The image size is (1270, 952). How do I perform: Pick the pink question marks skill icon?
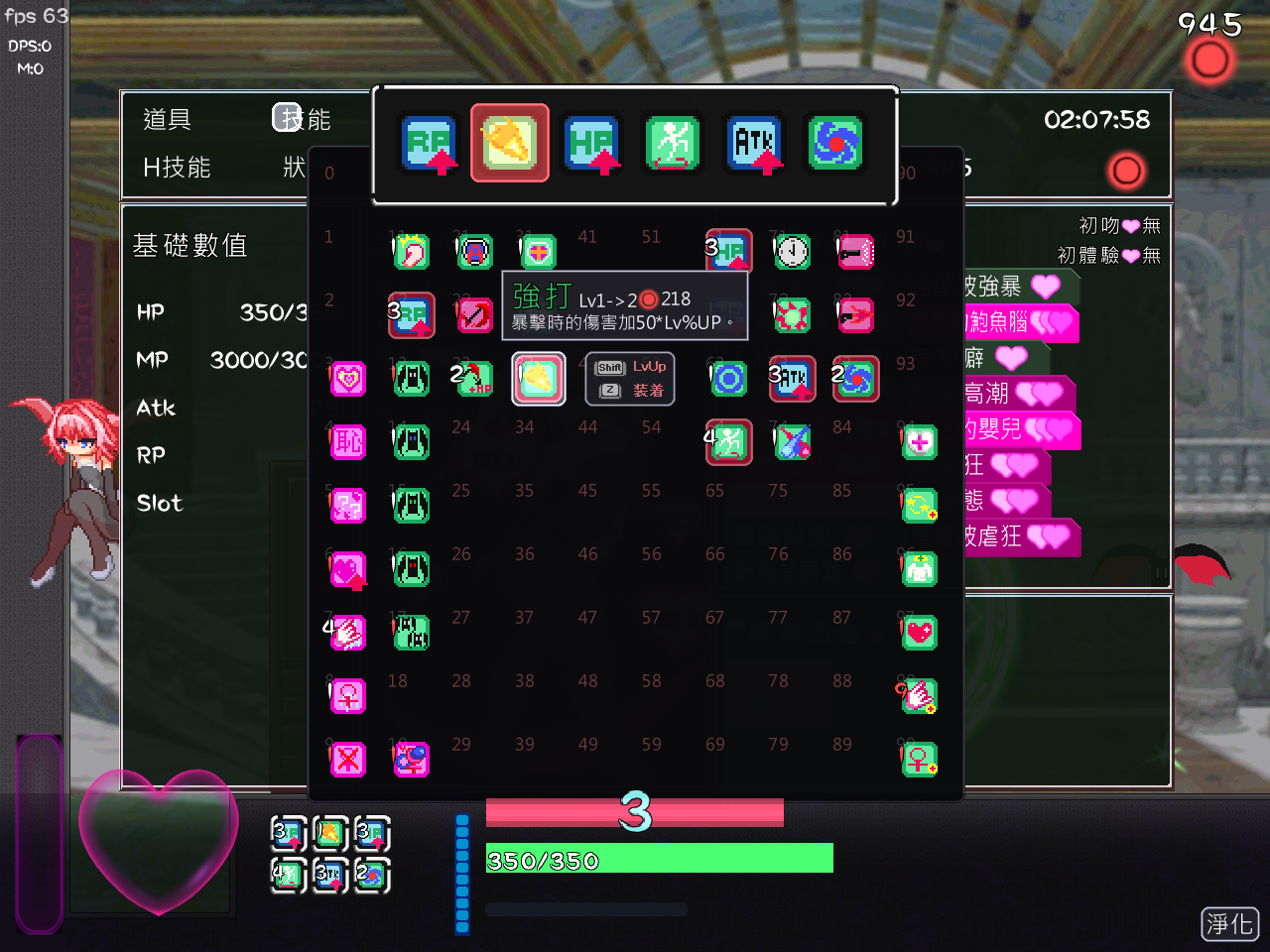(348, 506)
